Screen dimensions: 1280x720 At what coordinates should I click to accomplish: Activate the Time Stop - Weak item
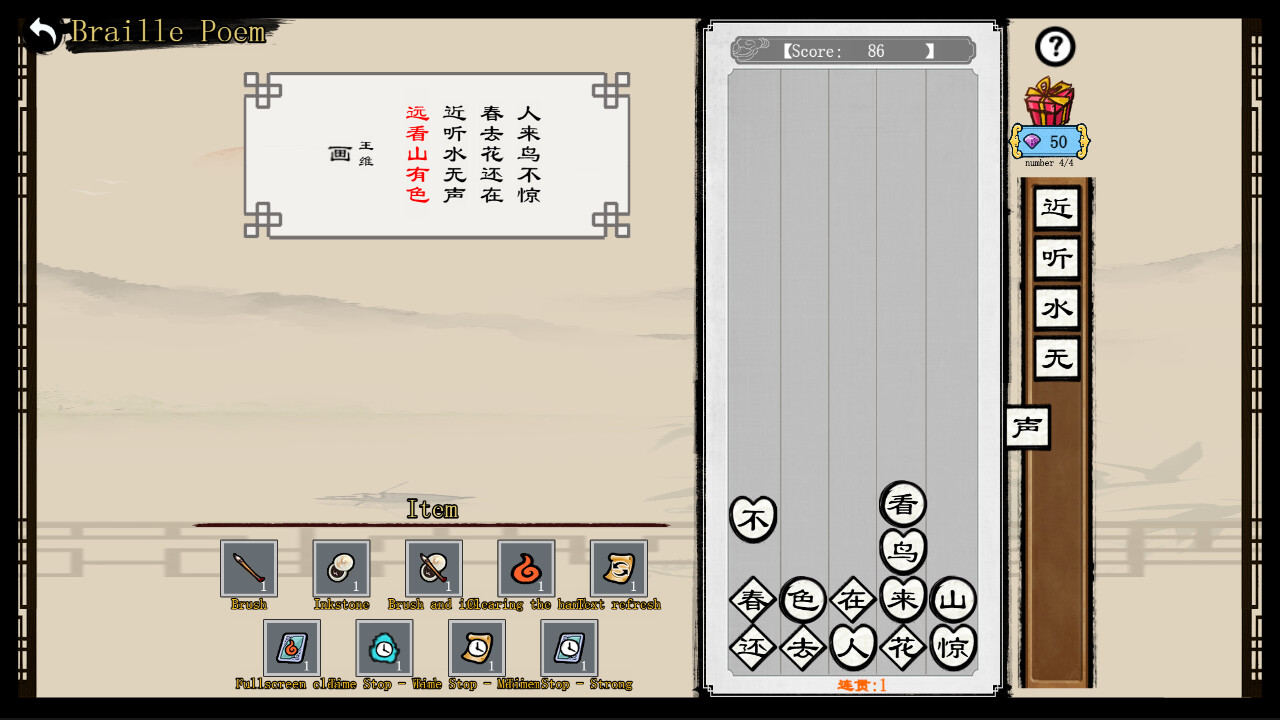click(385, 647)
